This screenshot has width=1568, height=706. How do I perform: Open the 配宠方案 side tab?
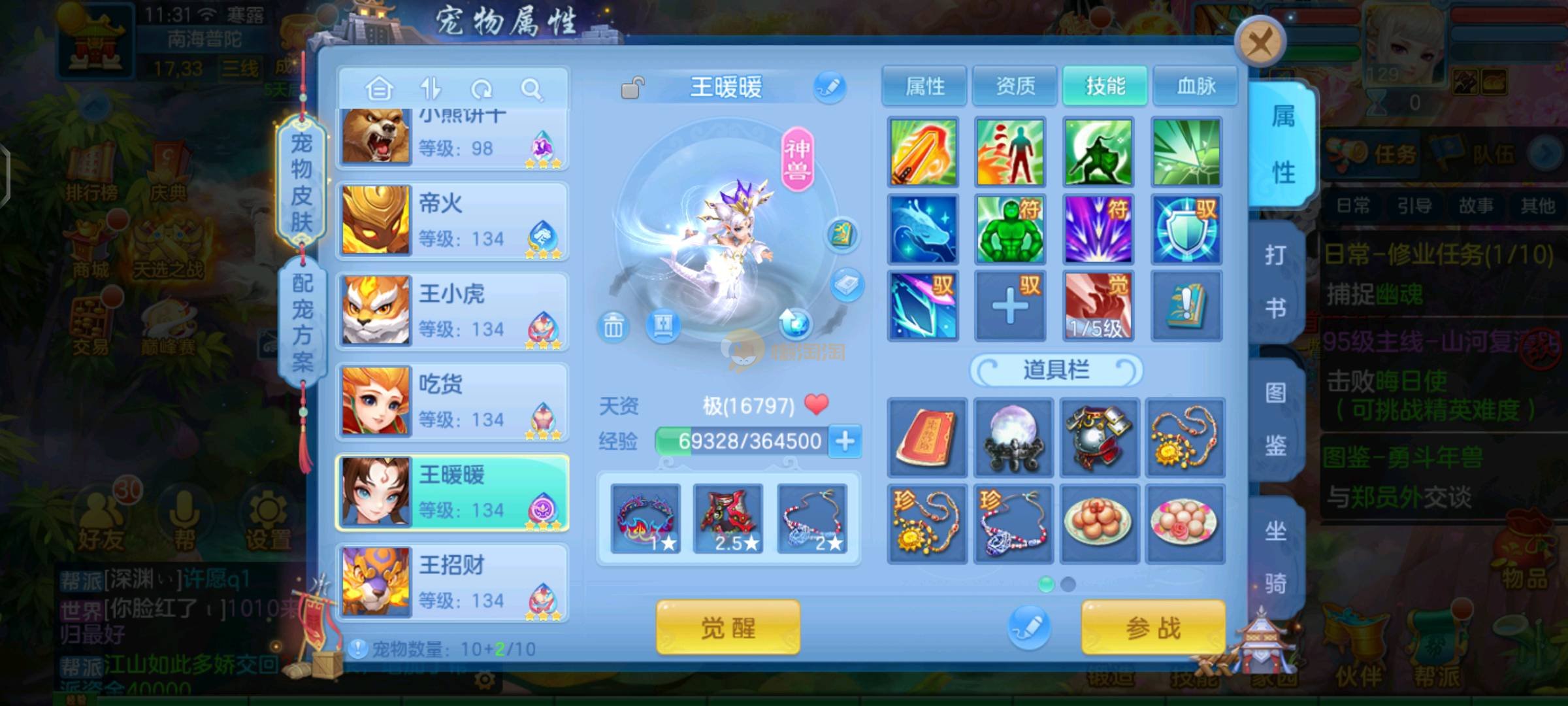tap(302, 322)
